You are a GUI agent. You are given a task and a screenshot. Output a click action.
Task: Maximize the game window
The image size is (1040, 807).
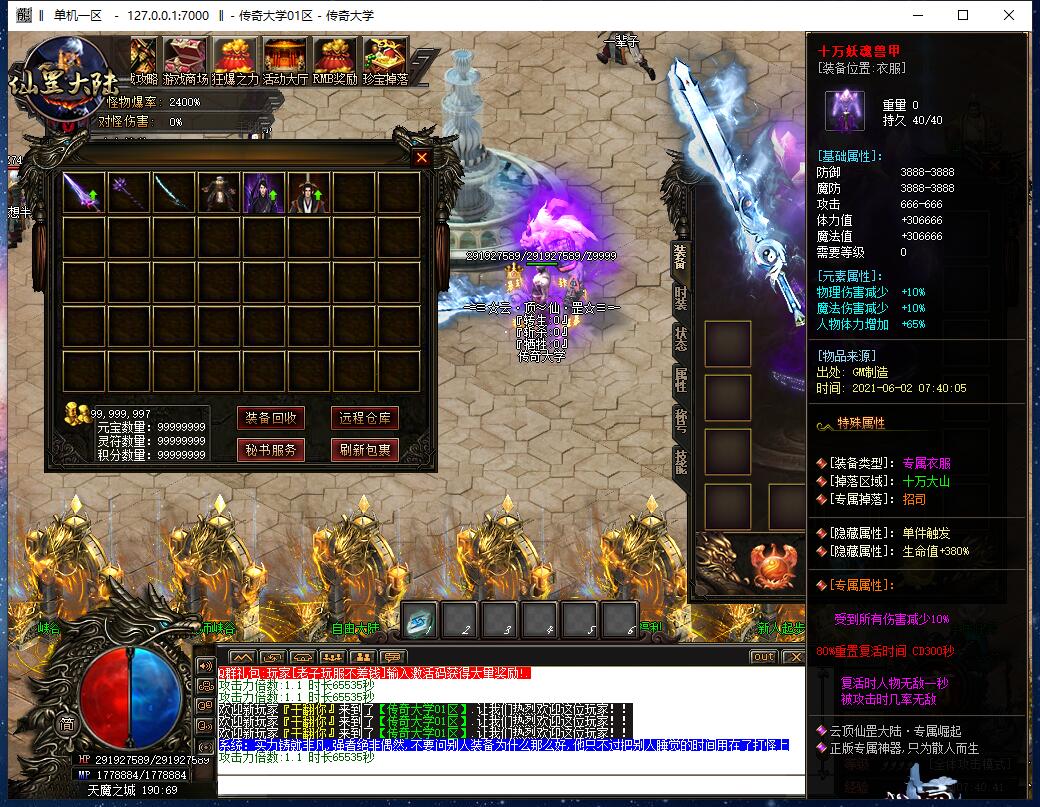pos(963,15)
